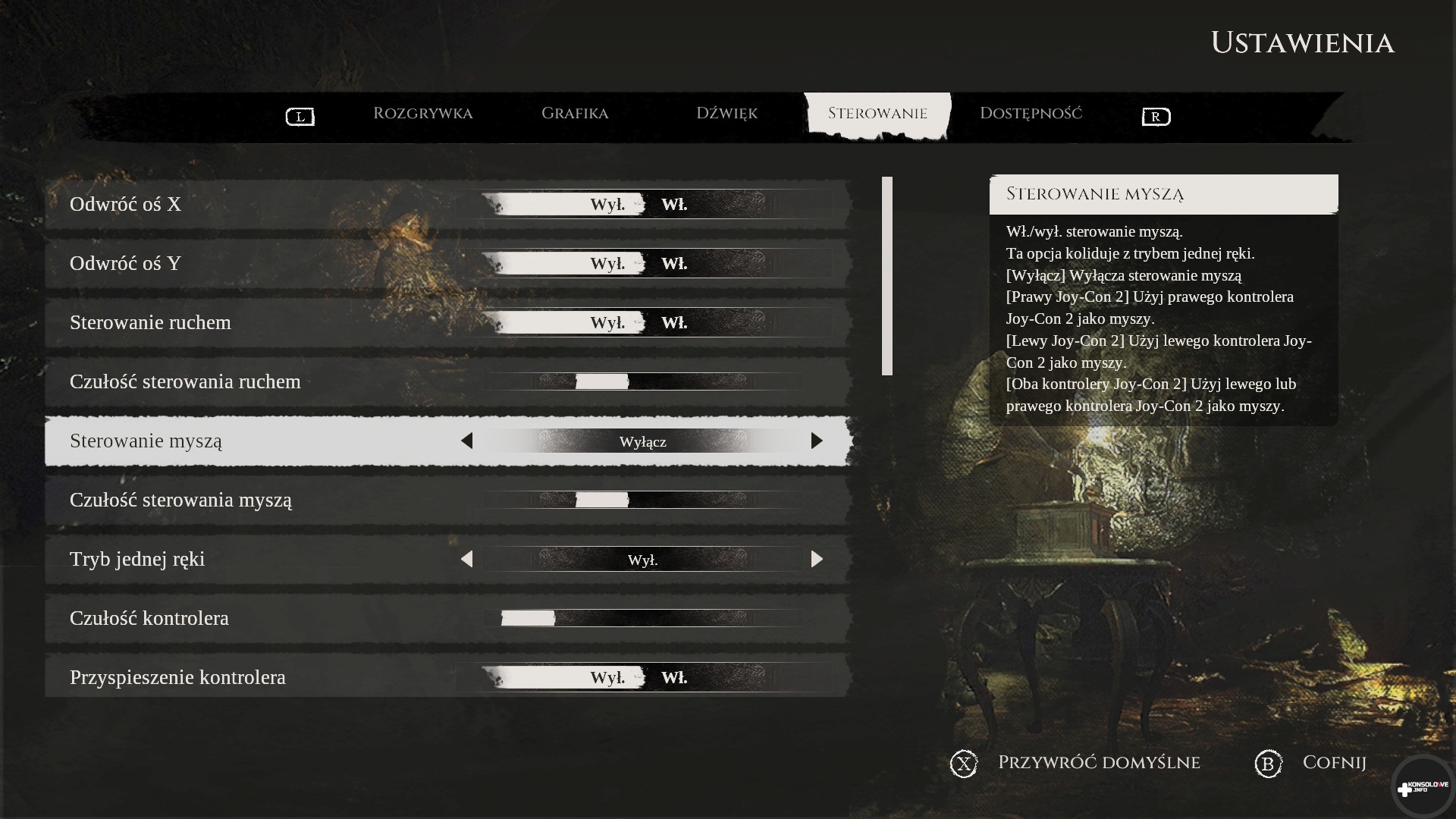Select the Sterowanie myszą row
The height and width of the screenshot is (819, 1456).
pyautogui.click(x=227, y=441)
